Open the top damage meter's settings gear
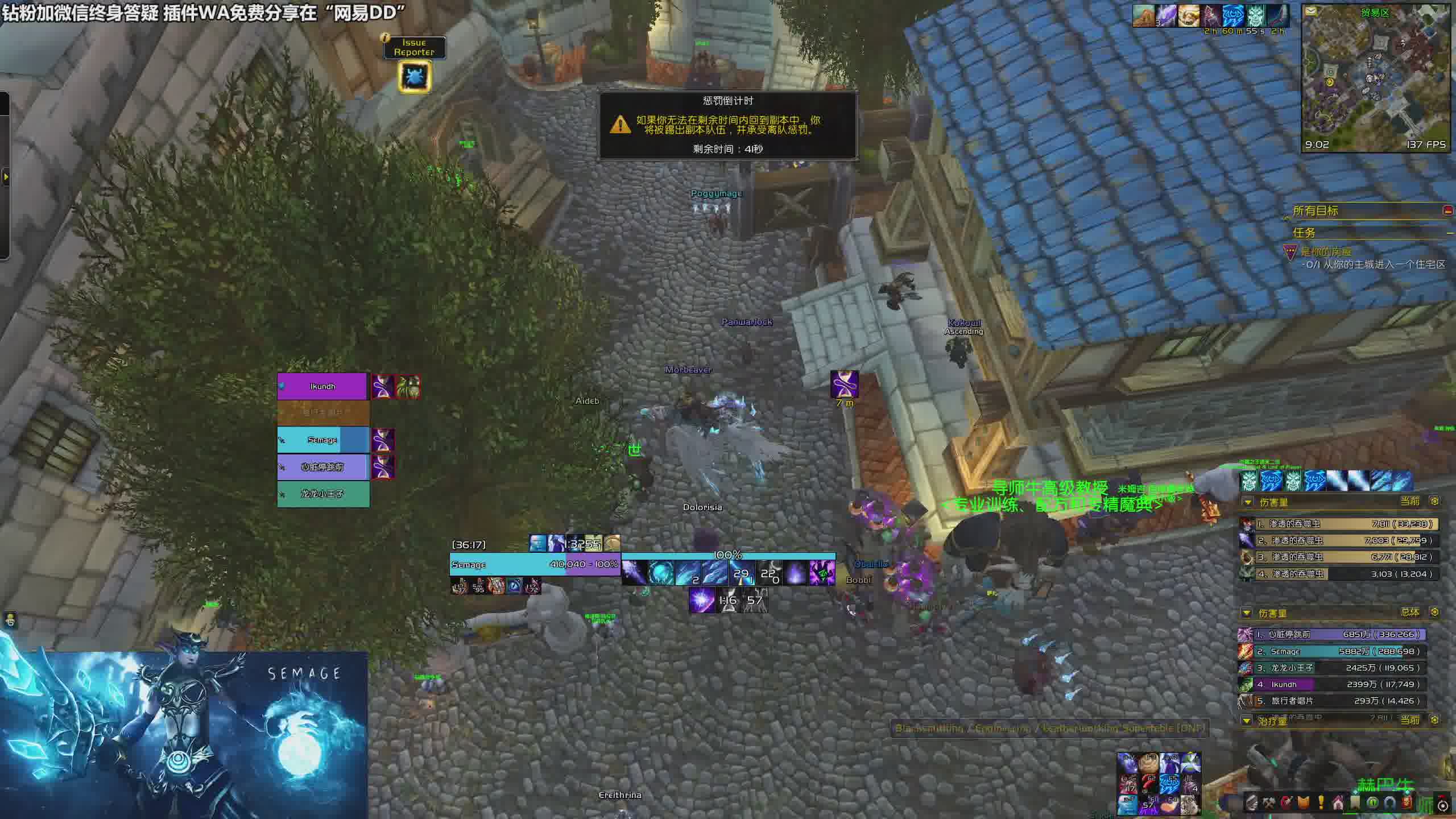Image resolution: width=1456 pixels, height=819 pixels. (1434, 501)
